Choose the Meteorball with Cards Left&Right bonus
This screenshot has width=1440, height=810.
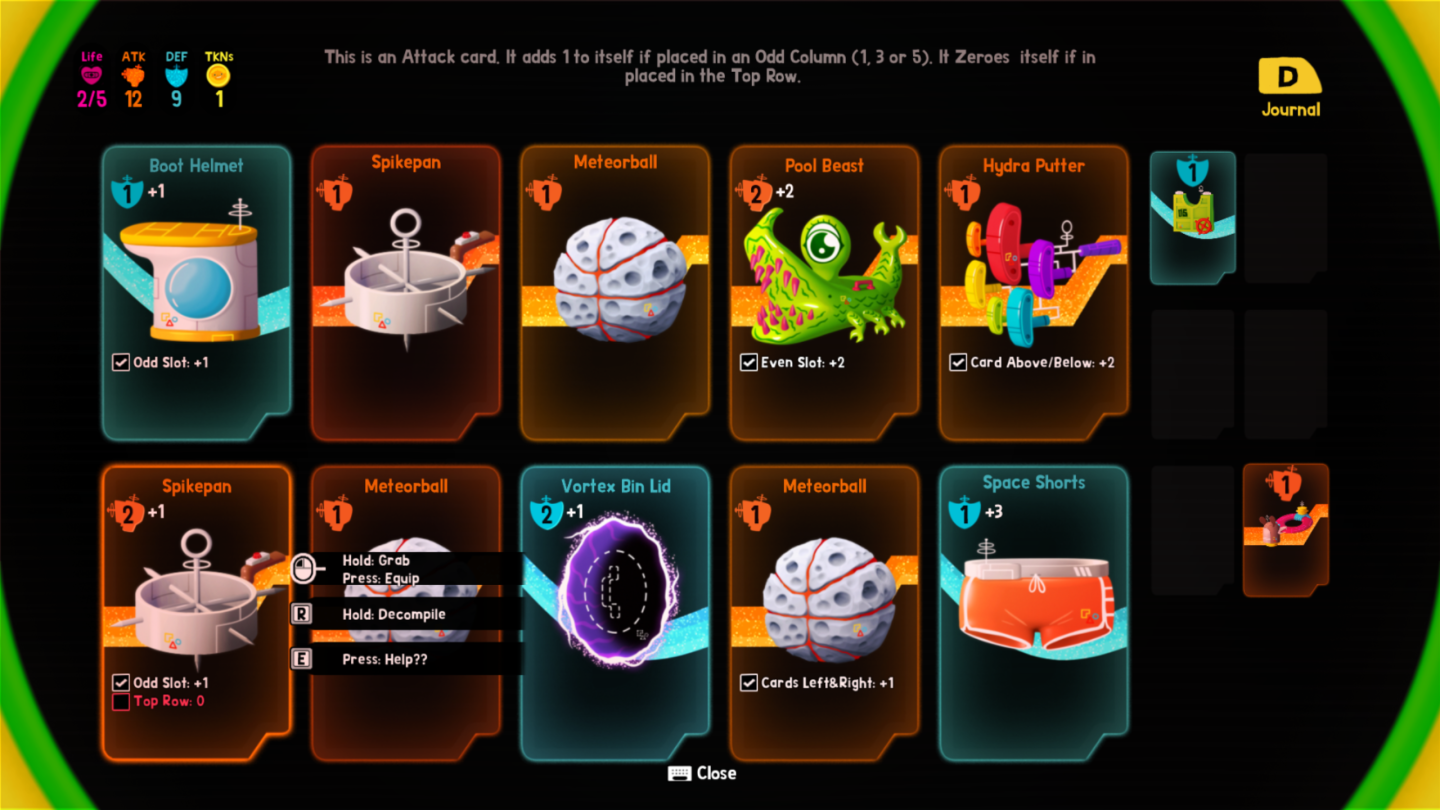pos(824,612)
